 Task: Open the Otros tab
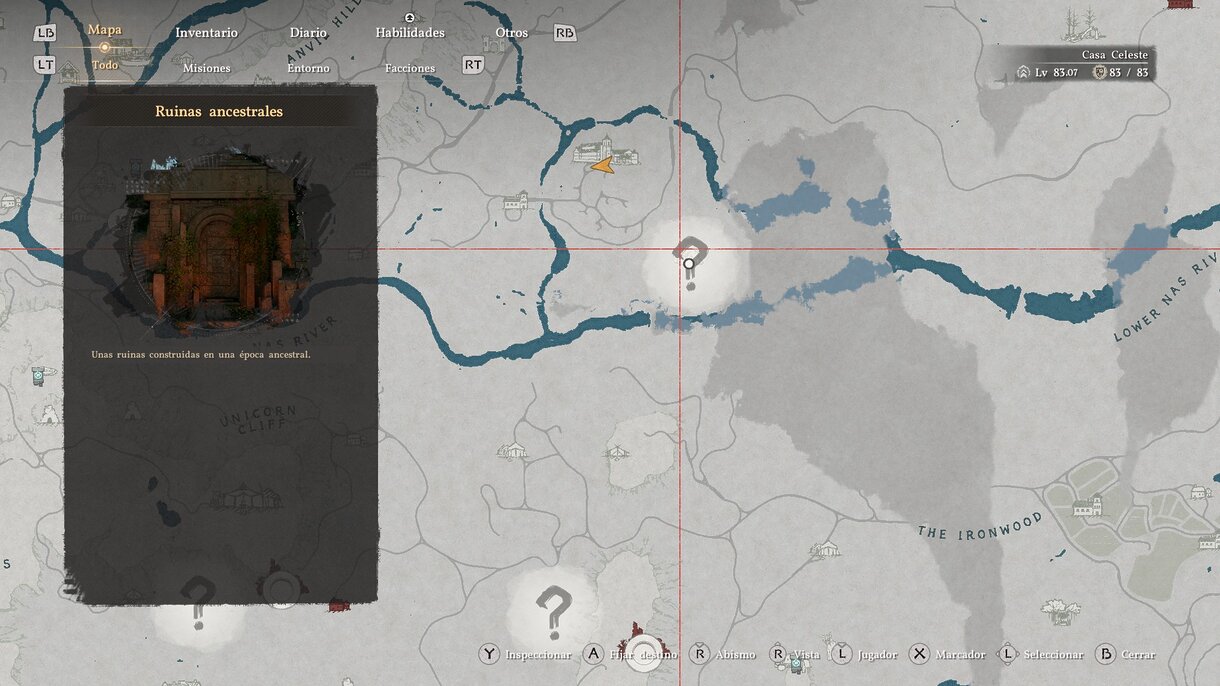(x=511, y=33)
